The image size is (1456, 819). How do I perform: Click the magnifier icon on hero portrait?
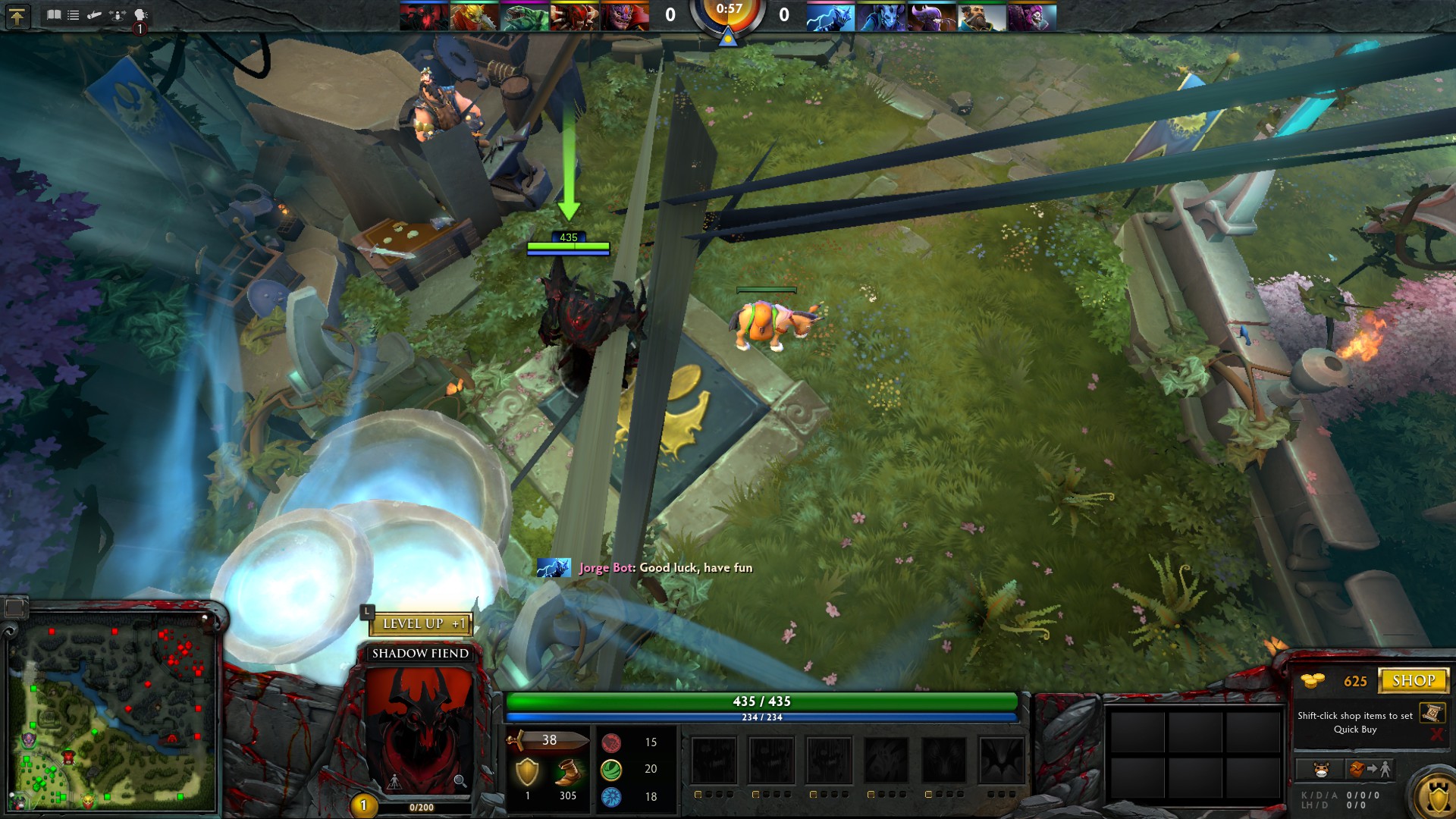pyautogui.click(x=460, y=780)
